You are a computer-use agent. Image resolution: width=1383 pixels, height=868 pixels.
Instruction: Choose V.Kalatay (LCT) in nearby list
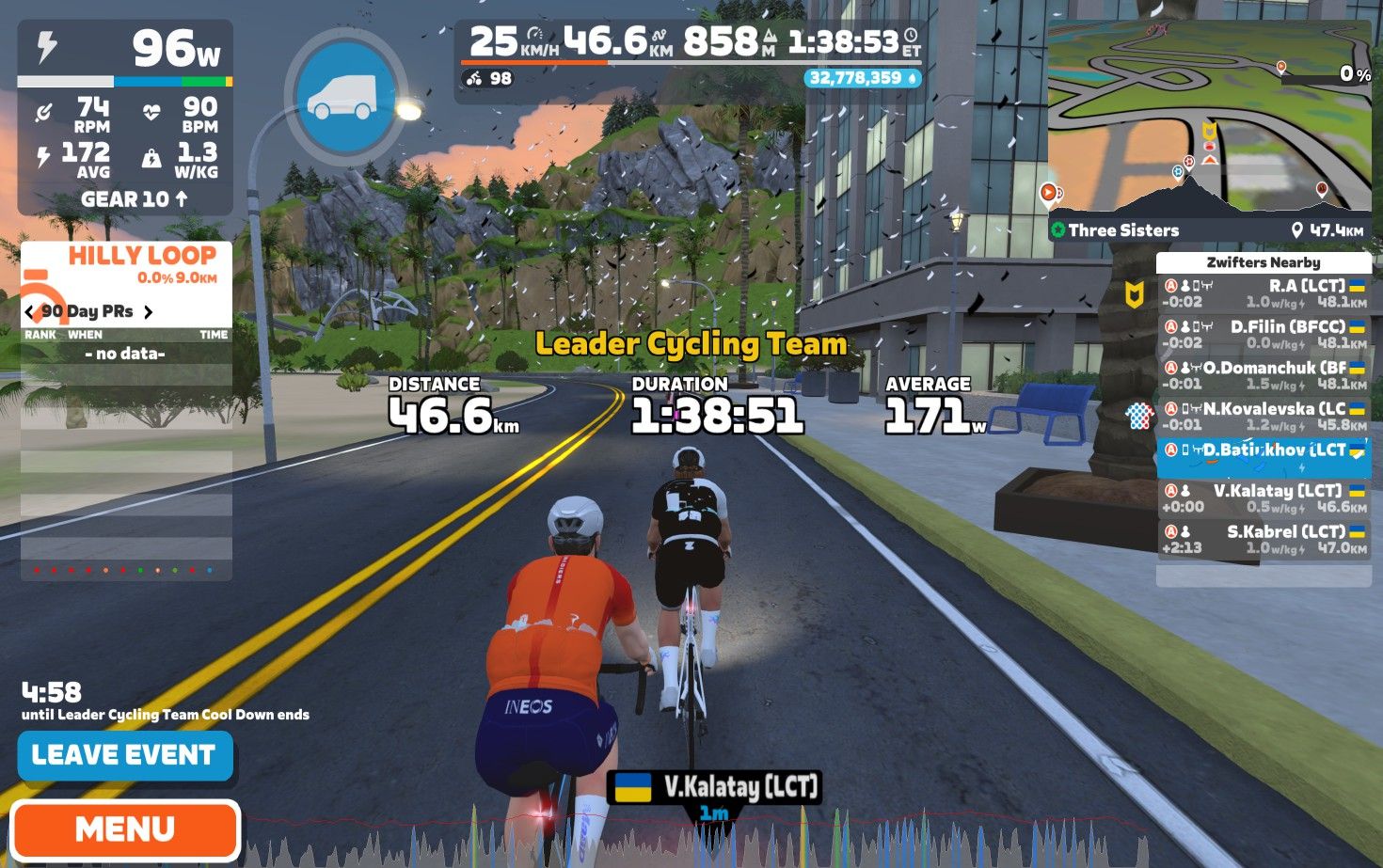click(1263, 498)
